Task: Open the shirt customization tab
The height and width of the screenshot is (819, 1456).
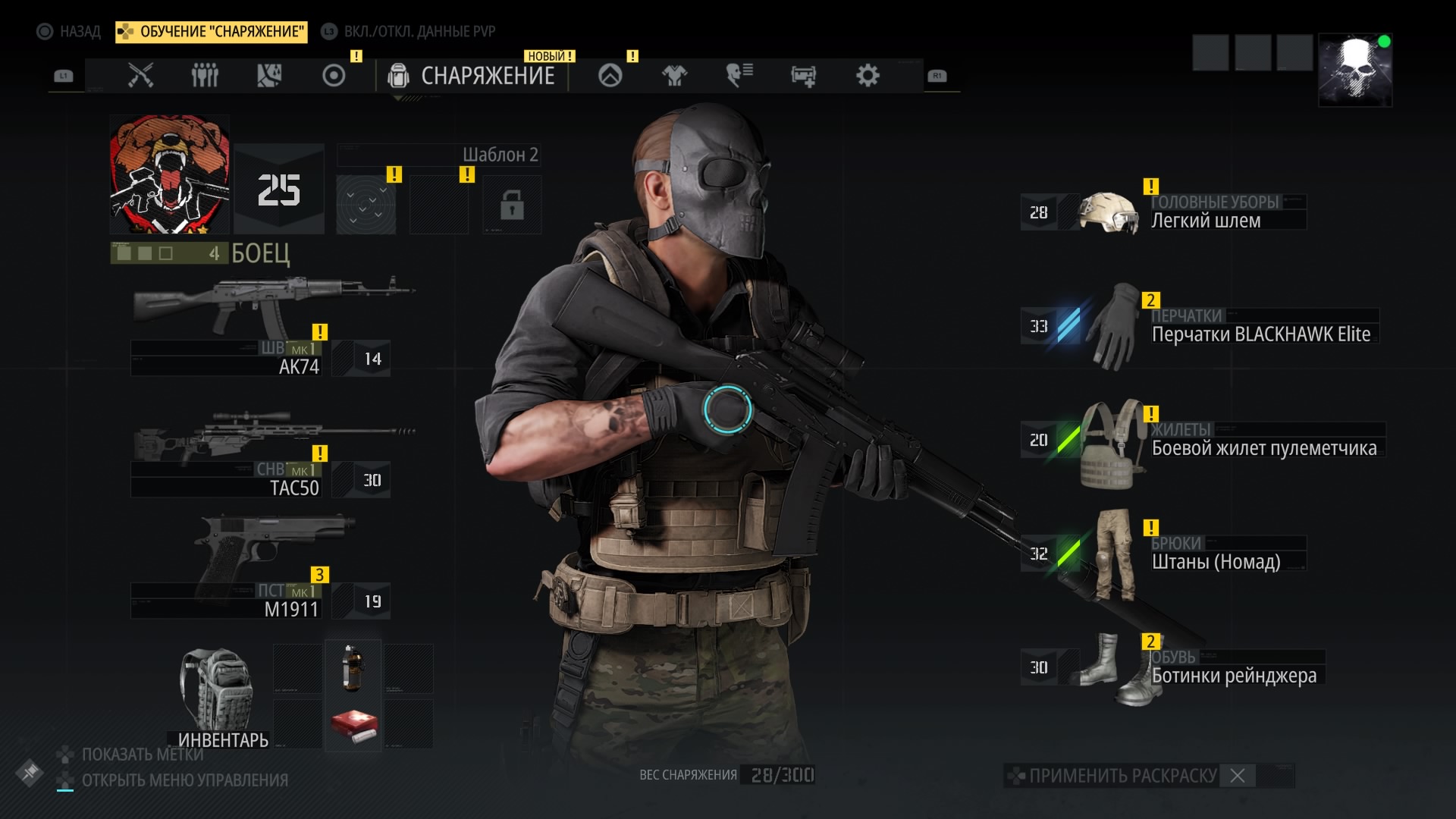Action: (674, 75)
